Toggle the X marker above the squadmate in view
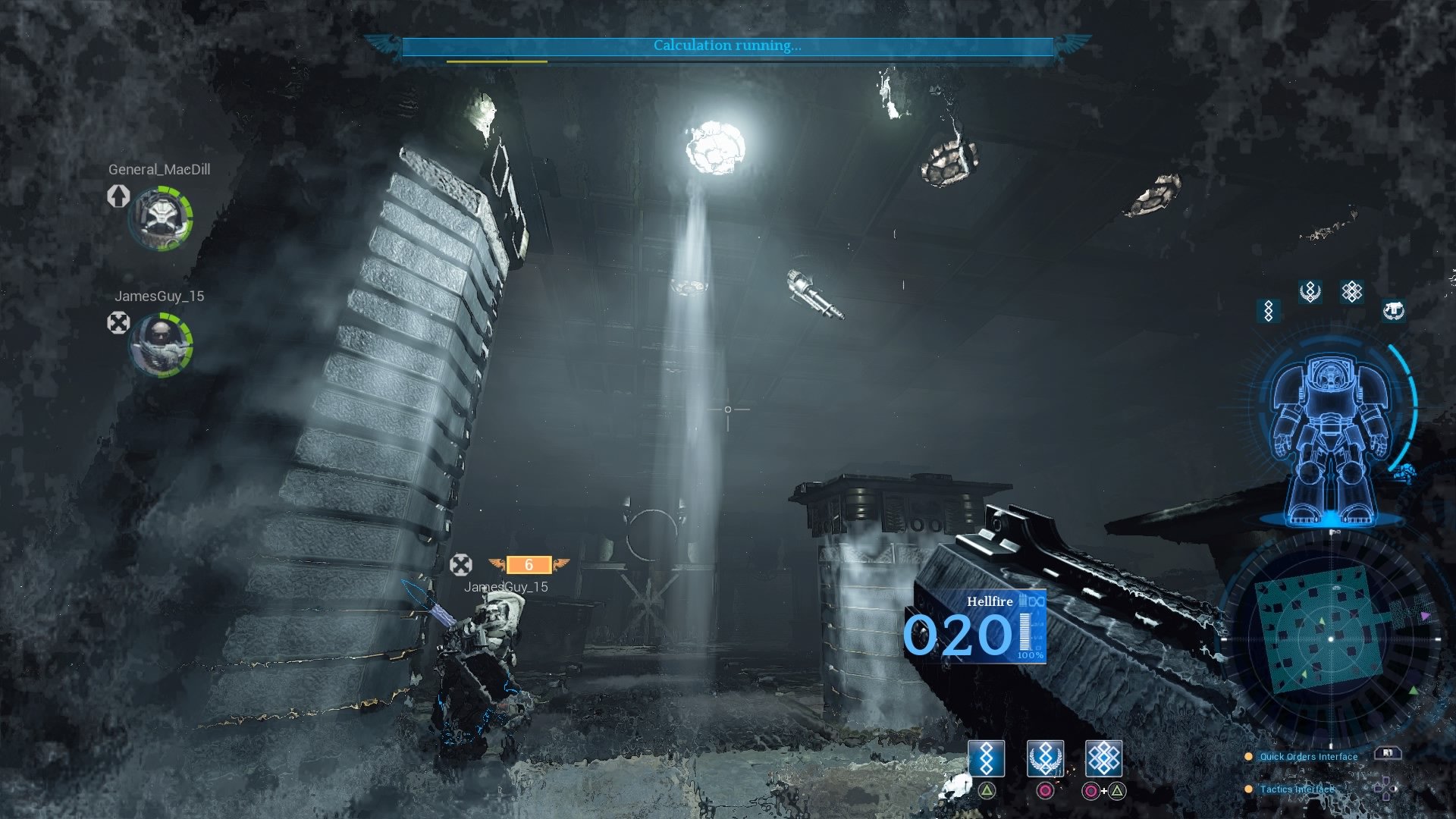Image resolution: width=1456 pixels, height=819 pixels. click(x=461, y=565)
